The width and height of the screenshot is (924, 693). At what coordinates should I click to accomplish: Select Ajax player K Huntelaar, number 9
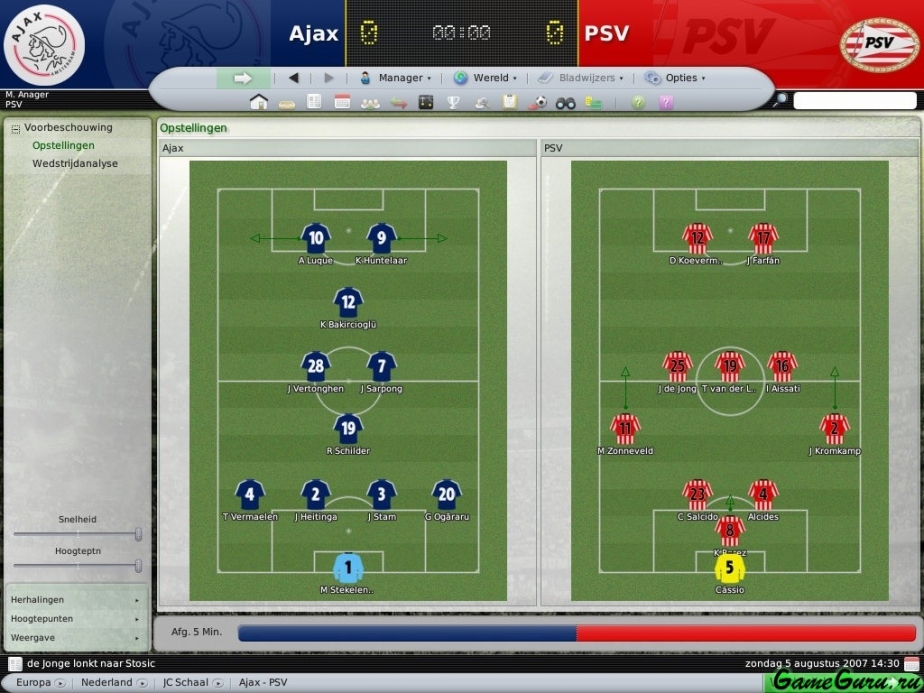pyautogui.click(x=381, y=239)
